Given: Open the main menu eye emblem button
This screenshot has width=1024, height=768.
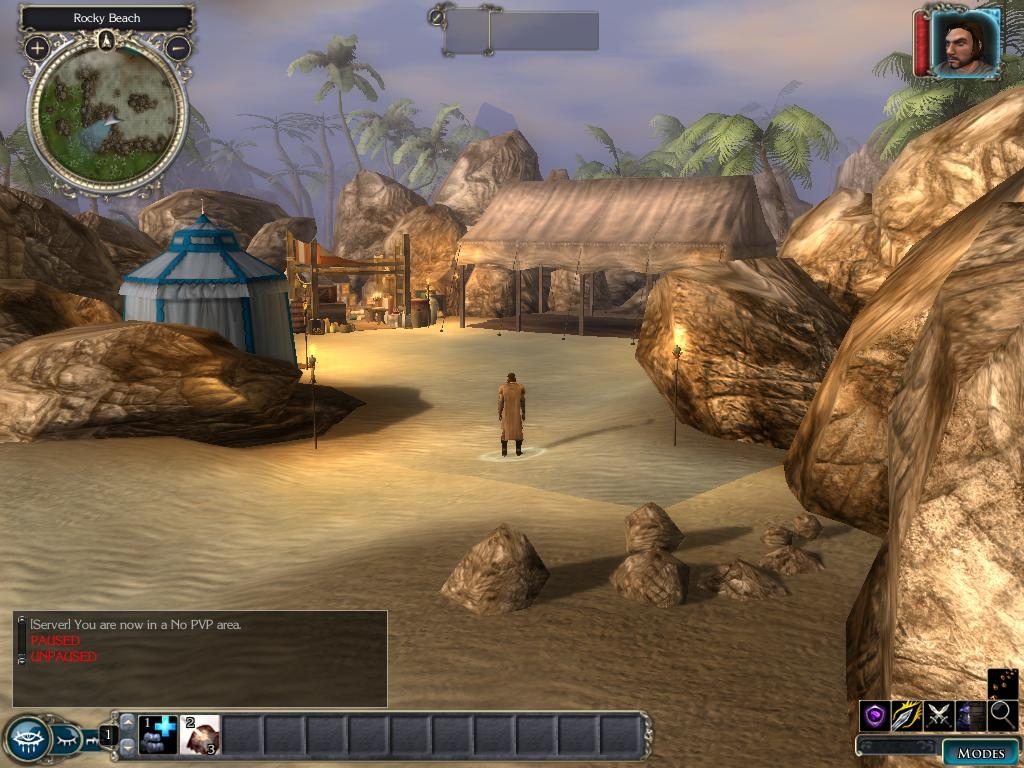Looking at the screenshot, I should pyautogui.click(x=26, y=739).
